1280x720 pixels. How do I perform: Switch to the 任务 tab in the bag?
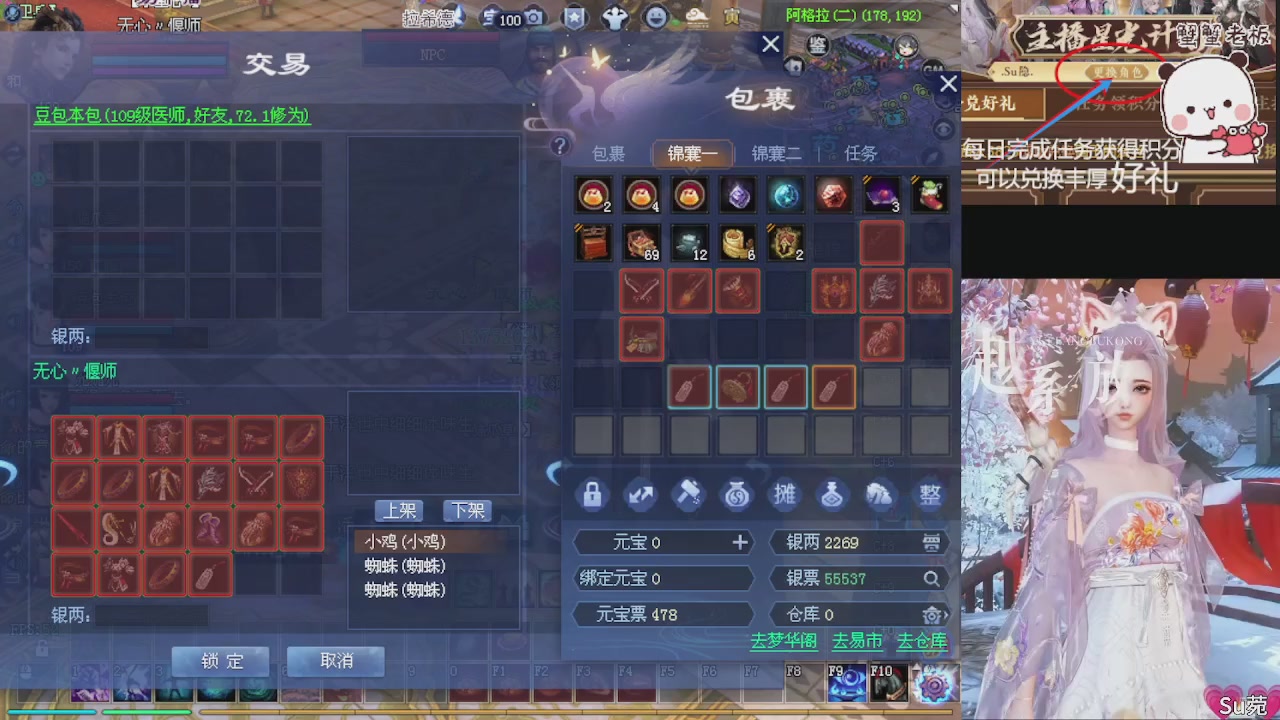coord(859,153)
